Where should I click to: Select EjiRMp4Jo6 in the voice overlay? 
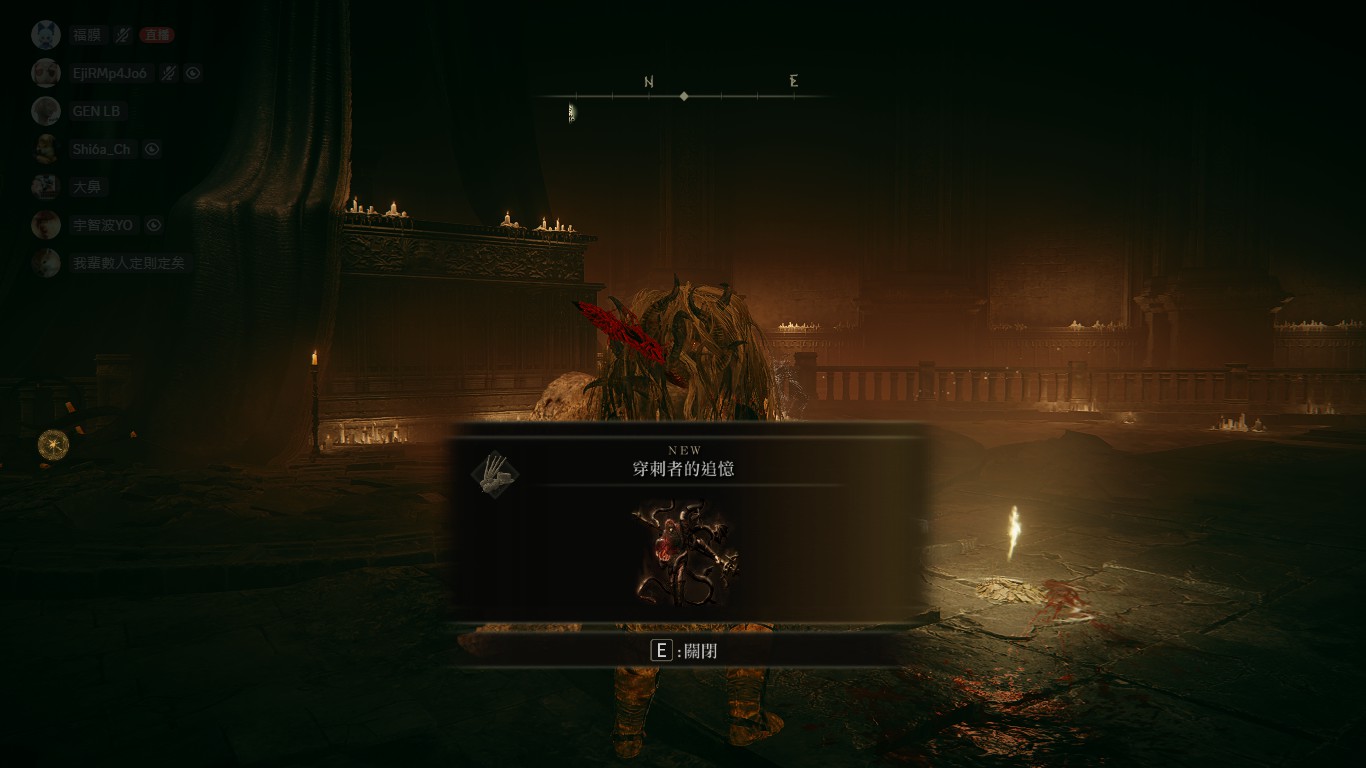(x=109, y=73)
